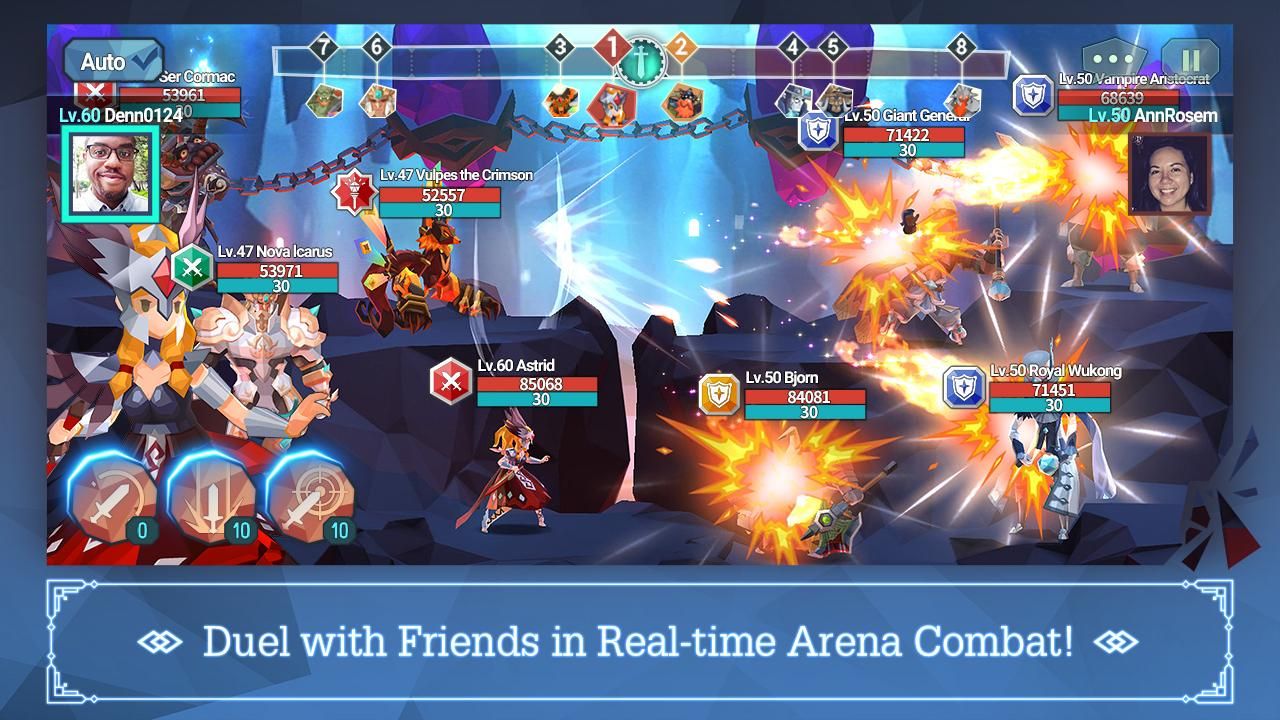Click Astrid's red crossed-swords emblem
Screen dimensions: 1280x720
(x=449, y=381)
